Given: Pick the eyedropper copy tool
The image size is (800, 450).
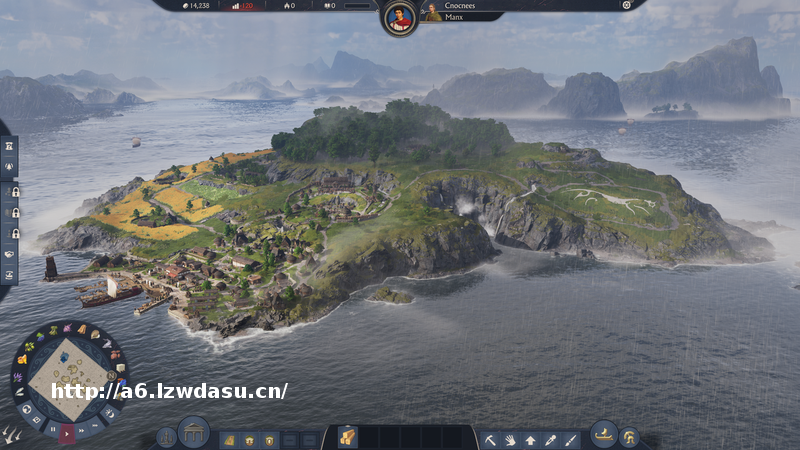Looking at the screenshot, I should point(550,439).
